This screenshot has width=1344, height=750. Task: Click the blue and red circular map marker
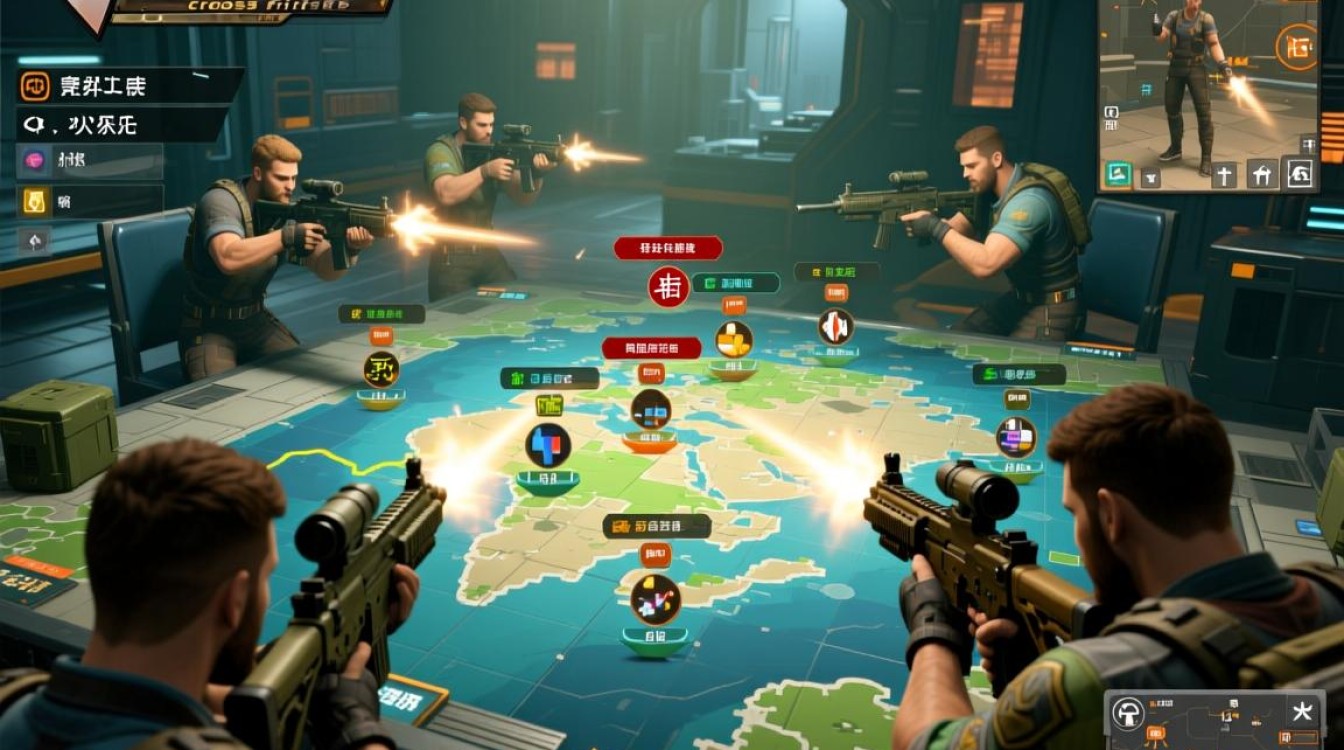pyautogui.click(x=548, y=445)
